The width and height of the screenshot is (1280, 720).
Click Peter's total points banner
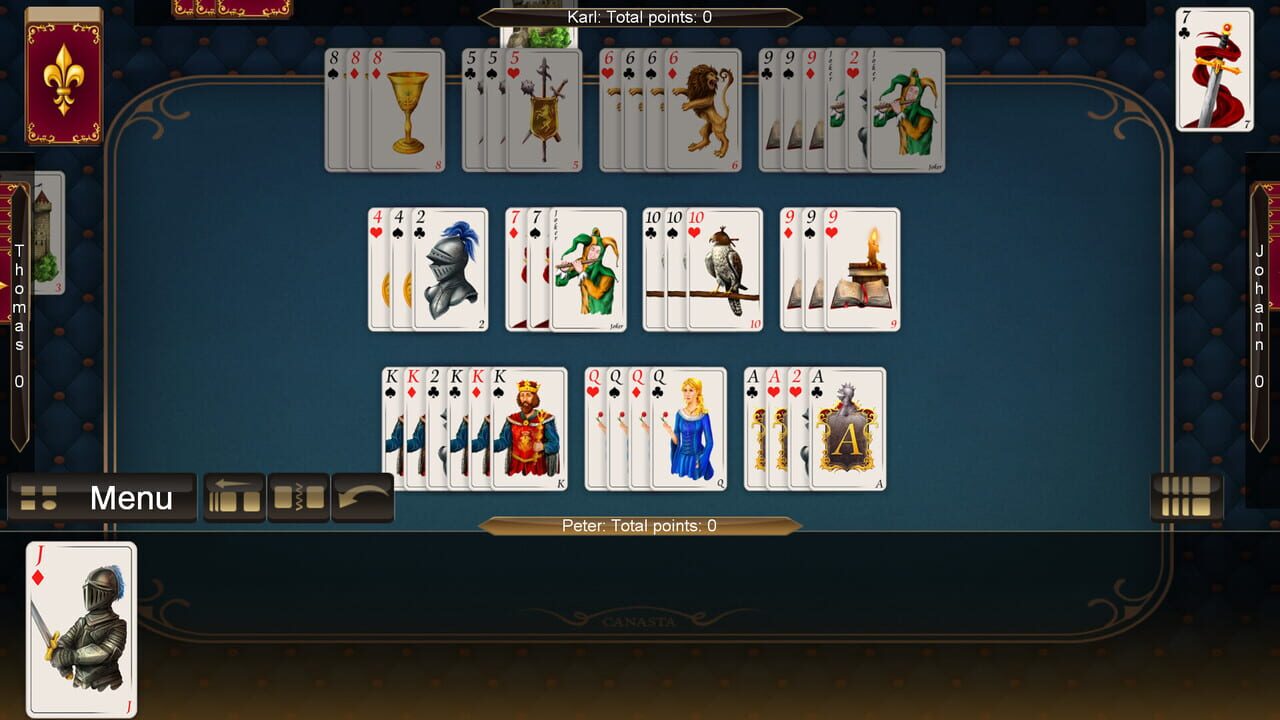(x=640, y=525)
